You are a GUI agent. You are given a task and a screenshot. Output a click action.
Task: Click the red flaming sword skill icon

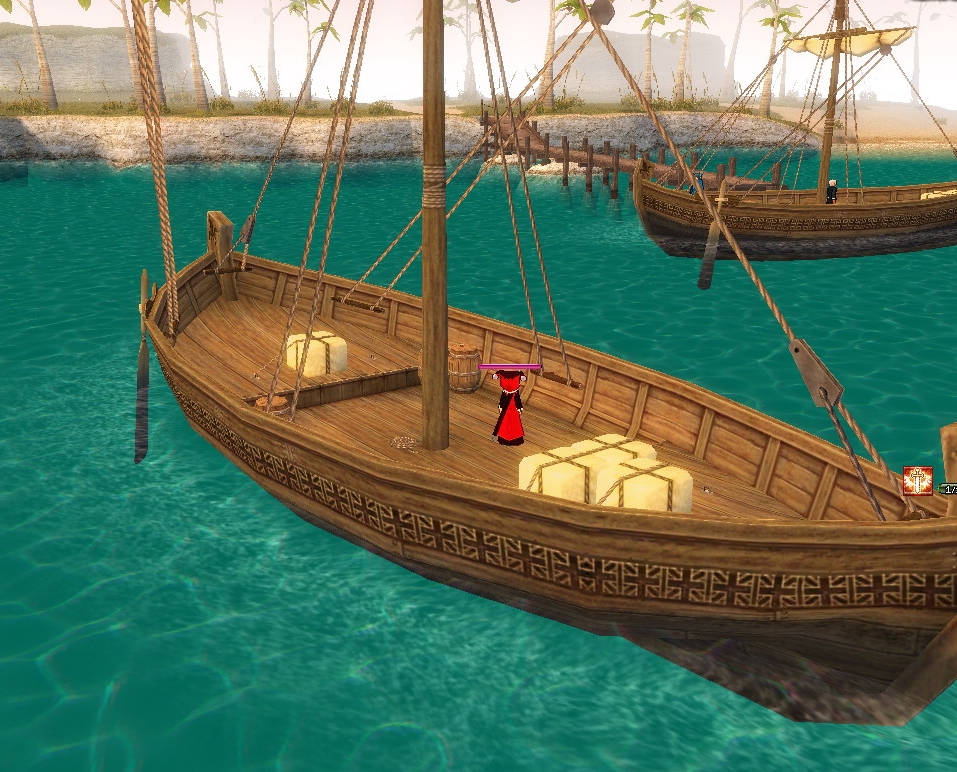point(917,481)
